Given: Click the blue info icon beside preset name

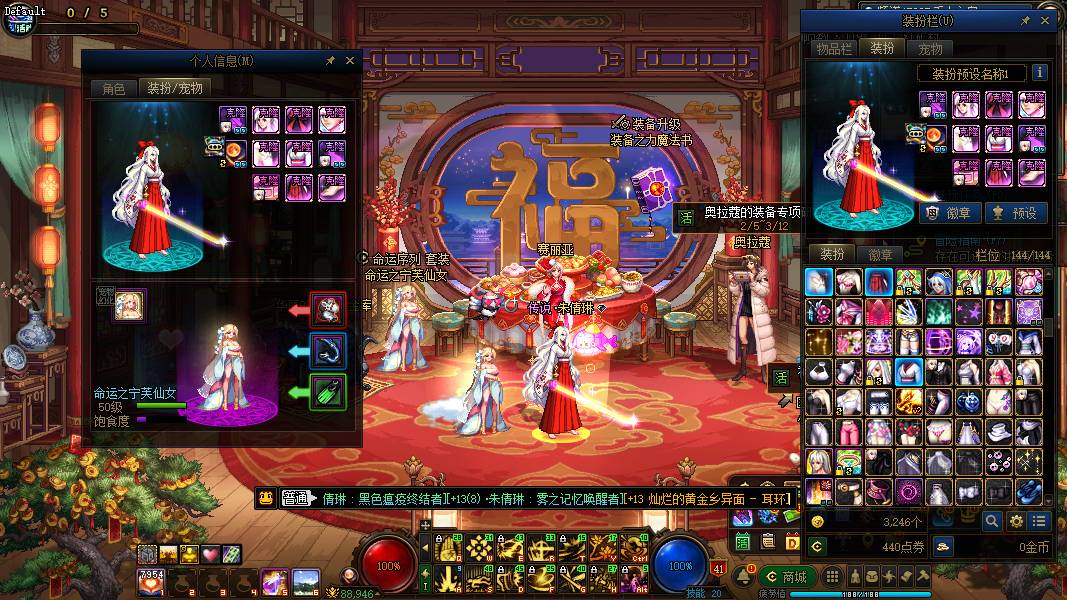Looking at the screenshot, I should tap(1040, 72).
